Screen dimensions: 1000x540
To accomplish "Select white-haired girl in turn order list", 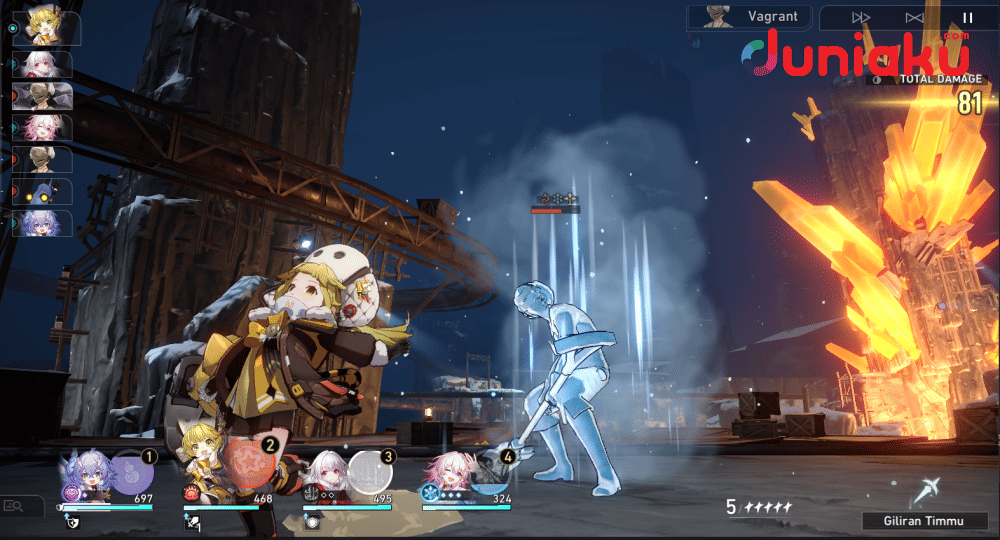I will pos(43,64).
